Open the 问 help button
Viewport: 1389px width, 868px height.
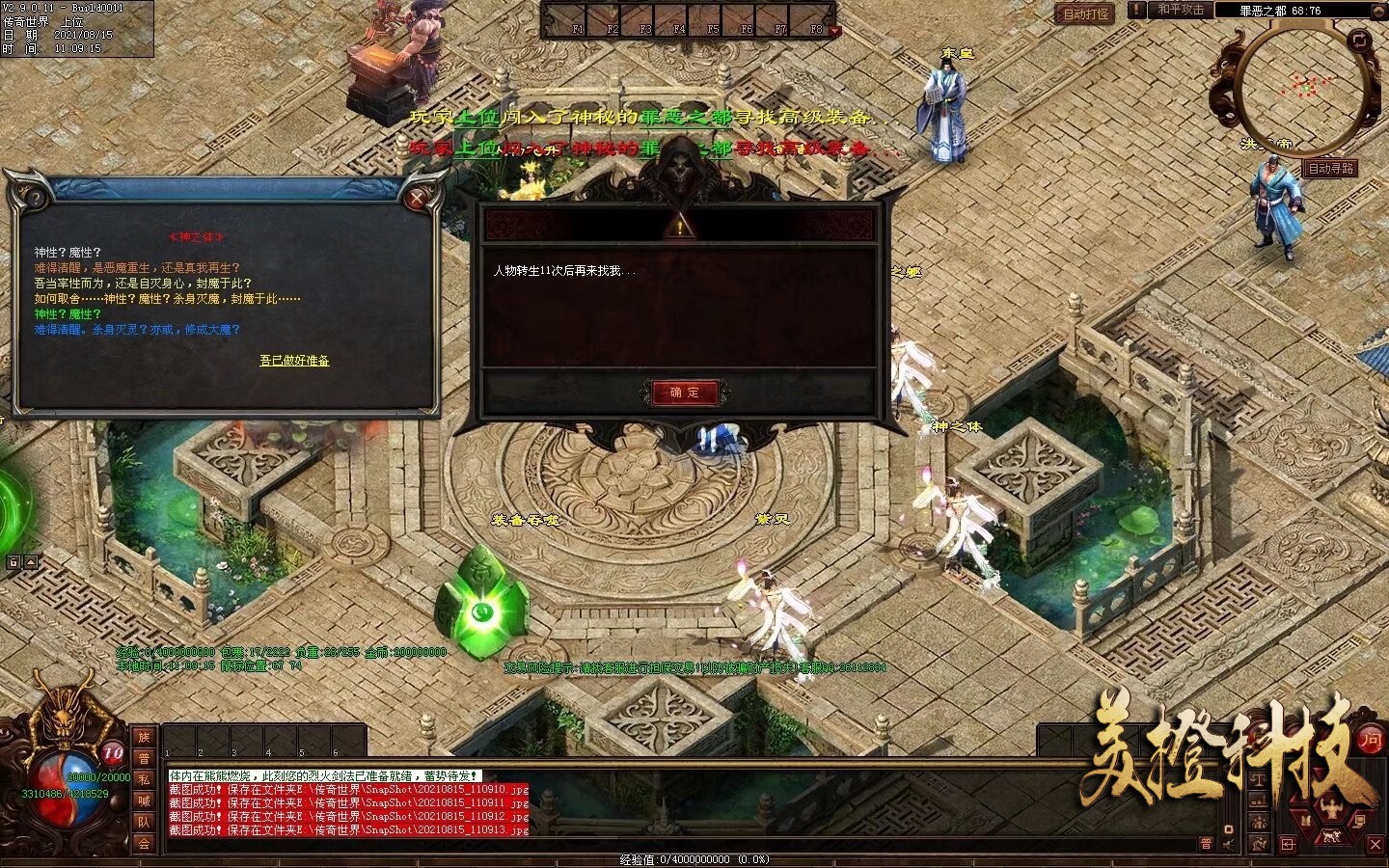(x=1370, y=740)
